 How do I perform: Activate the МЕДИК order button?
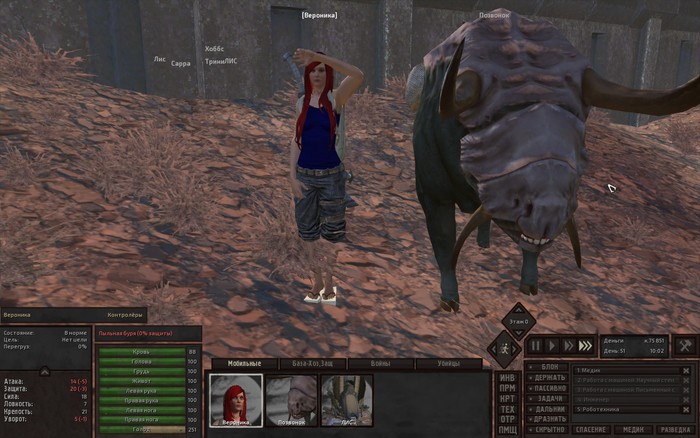pyautogui.click(x=633, y=429)
